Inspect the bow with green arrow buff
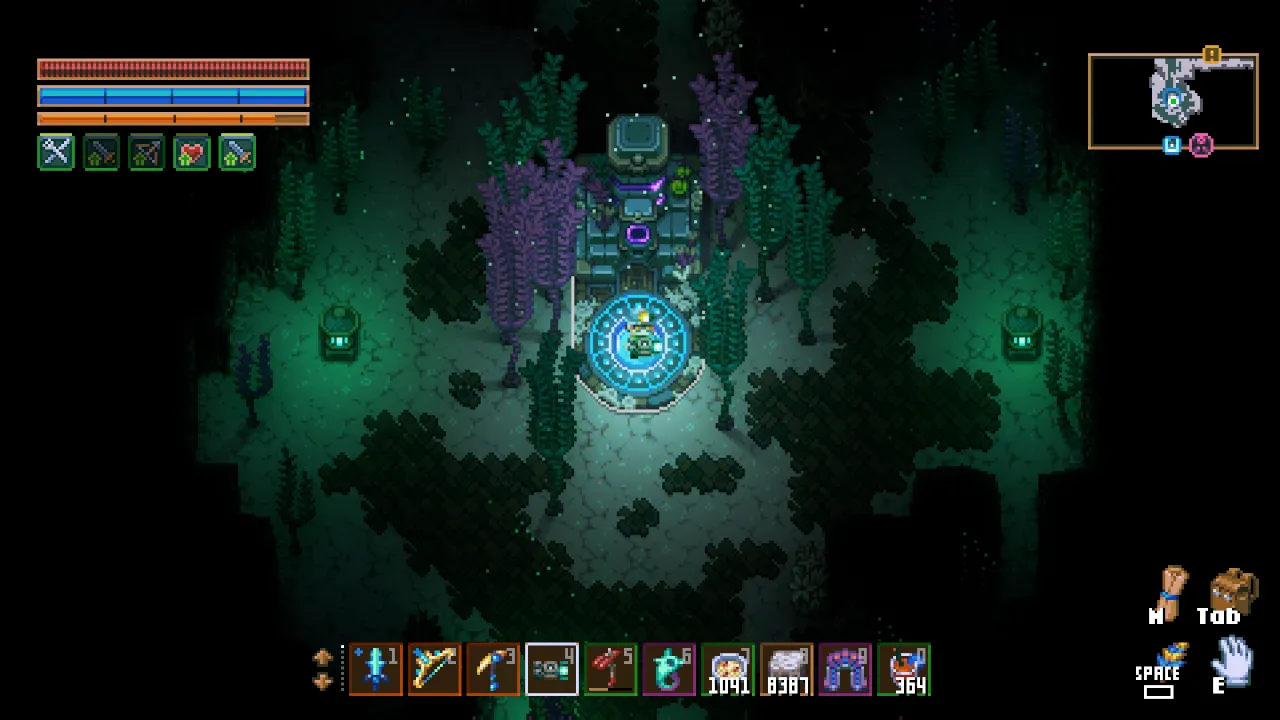Screen dimensions: 1280x720 [x=147, y=153]
